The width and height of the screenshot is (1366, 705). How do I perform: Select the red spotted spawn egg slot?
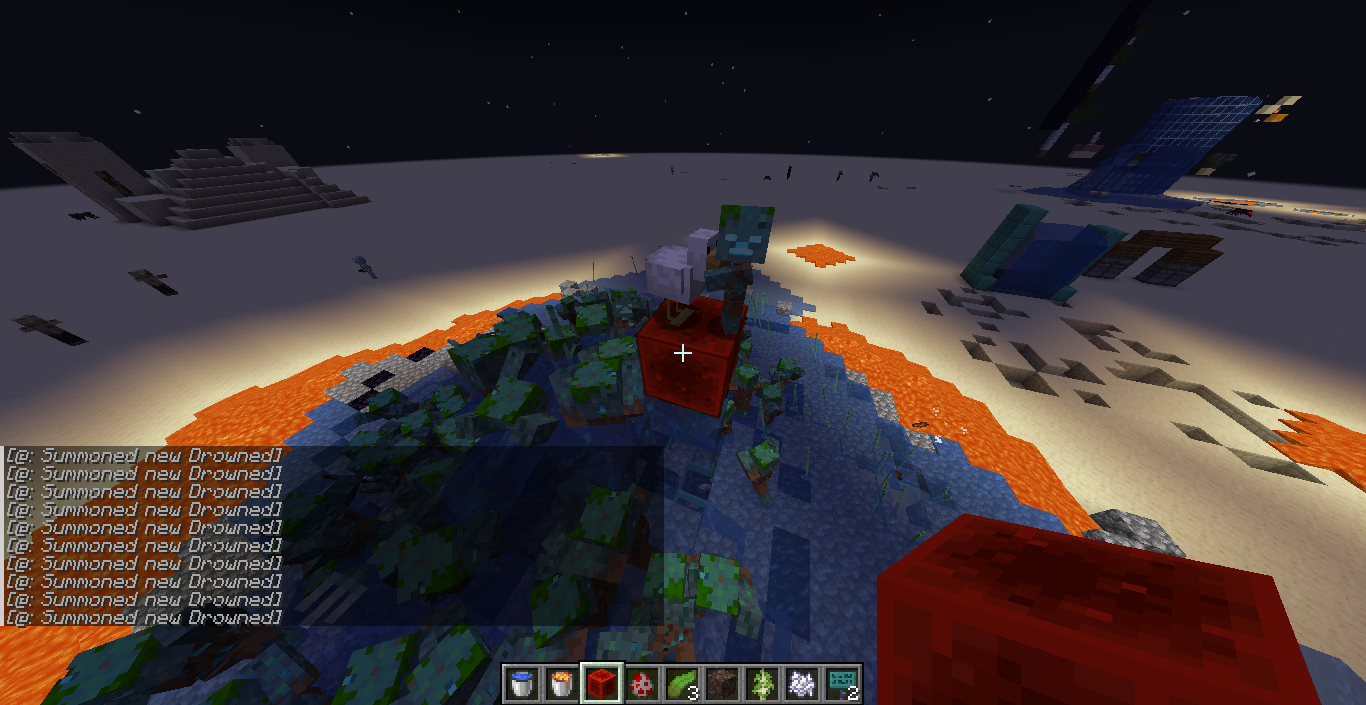click(x=642, y=683)
